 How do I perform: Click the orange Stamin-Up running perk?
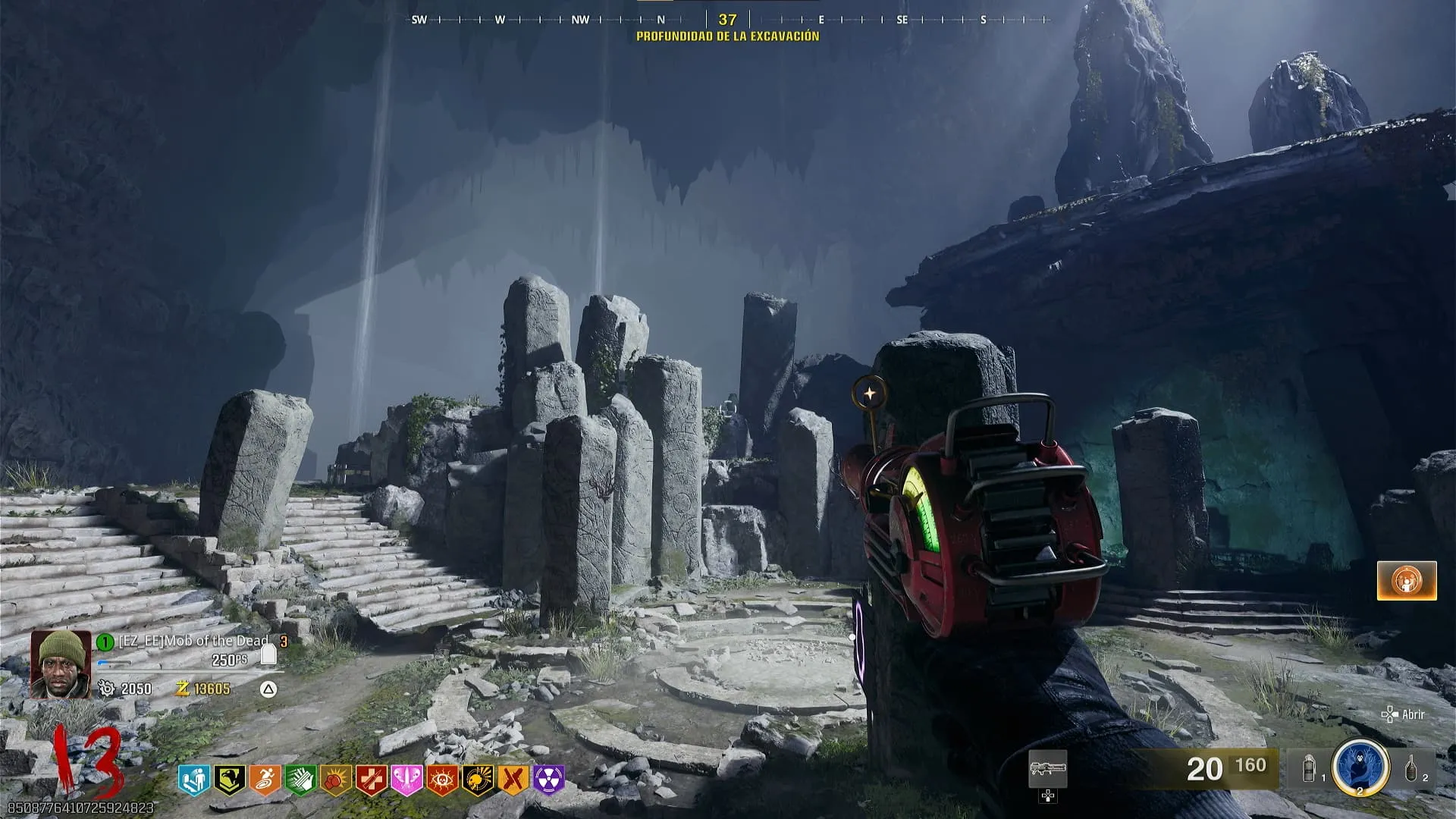pos(265,780)
